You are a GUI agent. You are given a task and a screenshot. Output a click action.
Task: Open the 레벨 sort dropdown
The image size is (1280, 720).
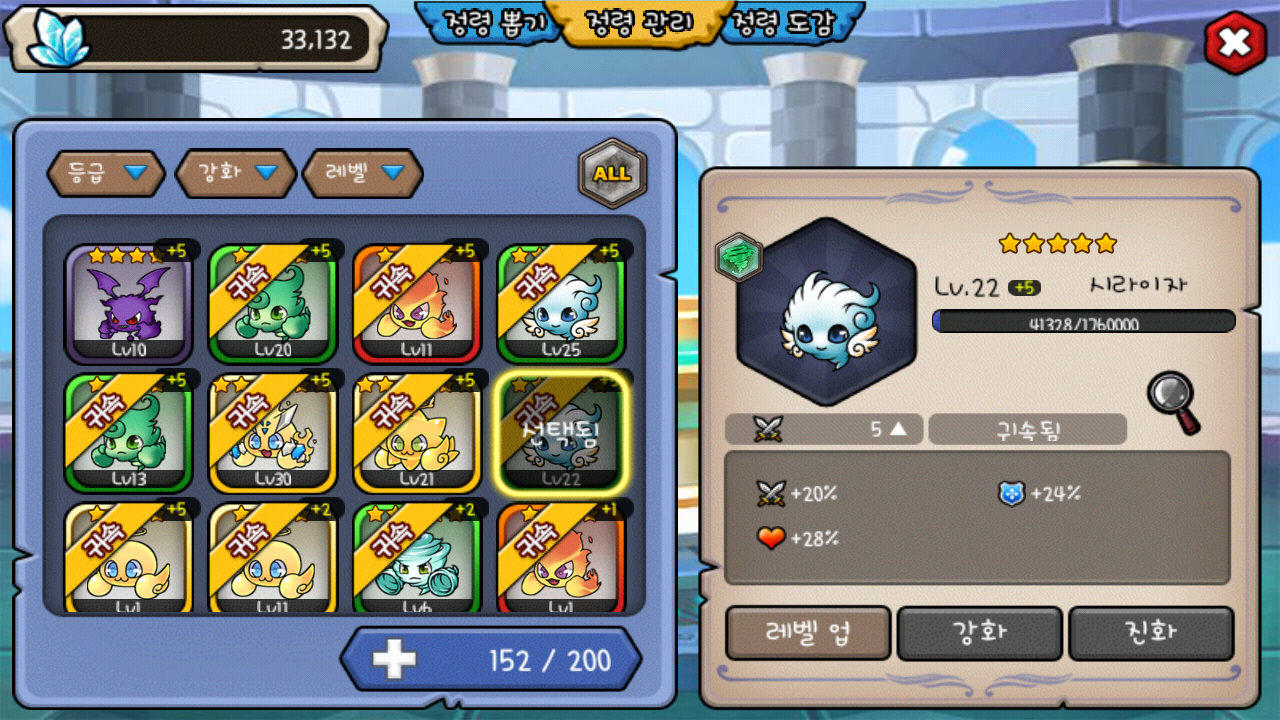363,173
